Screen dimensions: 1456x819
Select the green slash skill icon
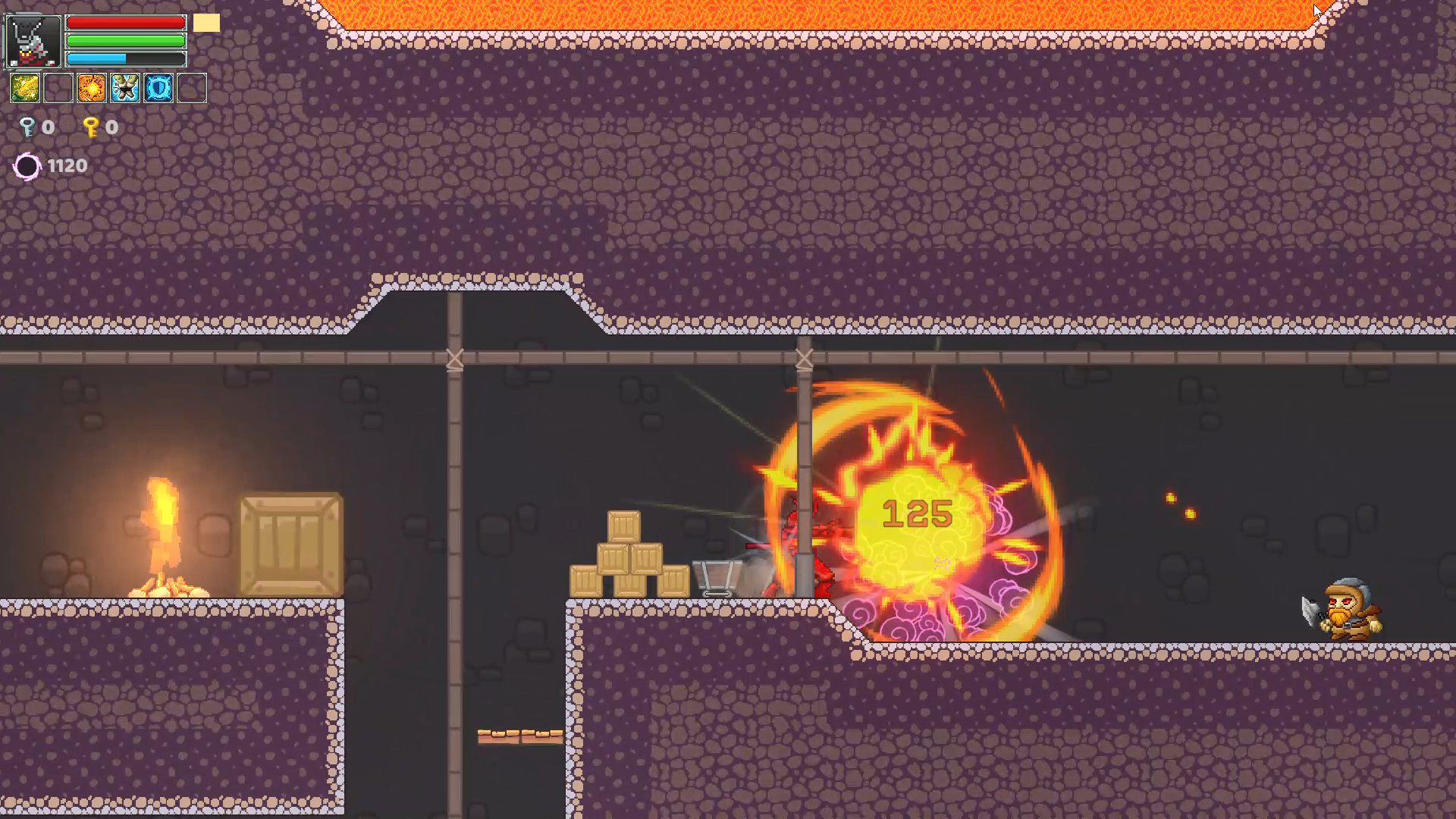[x=25, y=87]
